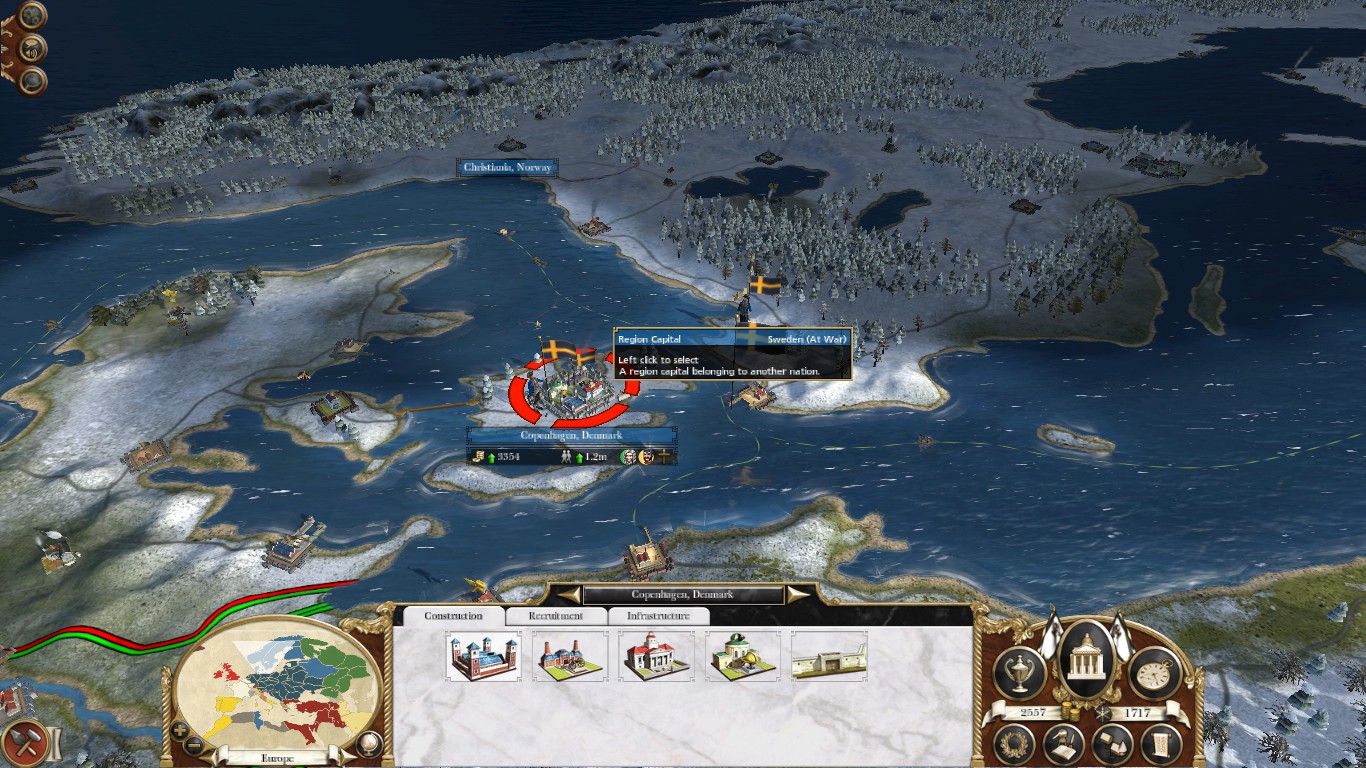Screen dimensions: 1366x768
Task: Select the red-roofed columned building
Action: 656,656
